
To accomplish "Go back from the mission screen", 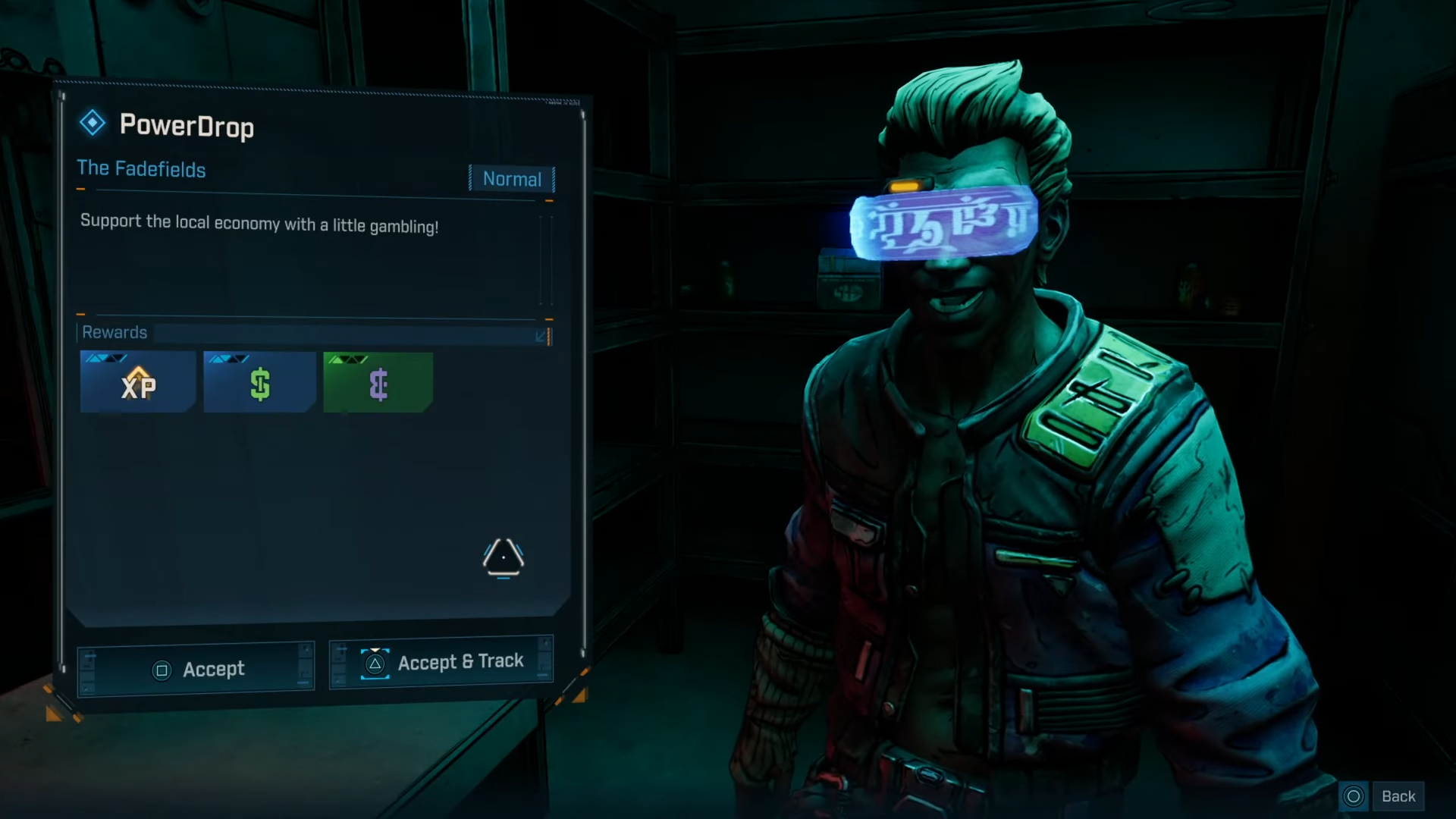I will pyautogui.click(x=1381, y=796).
